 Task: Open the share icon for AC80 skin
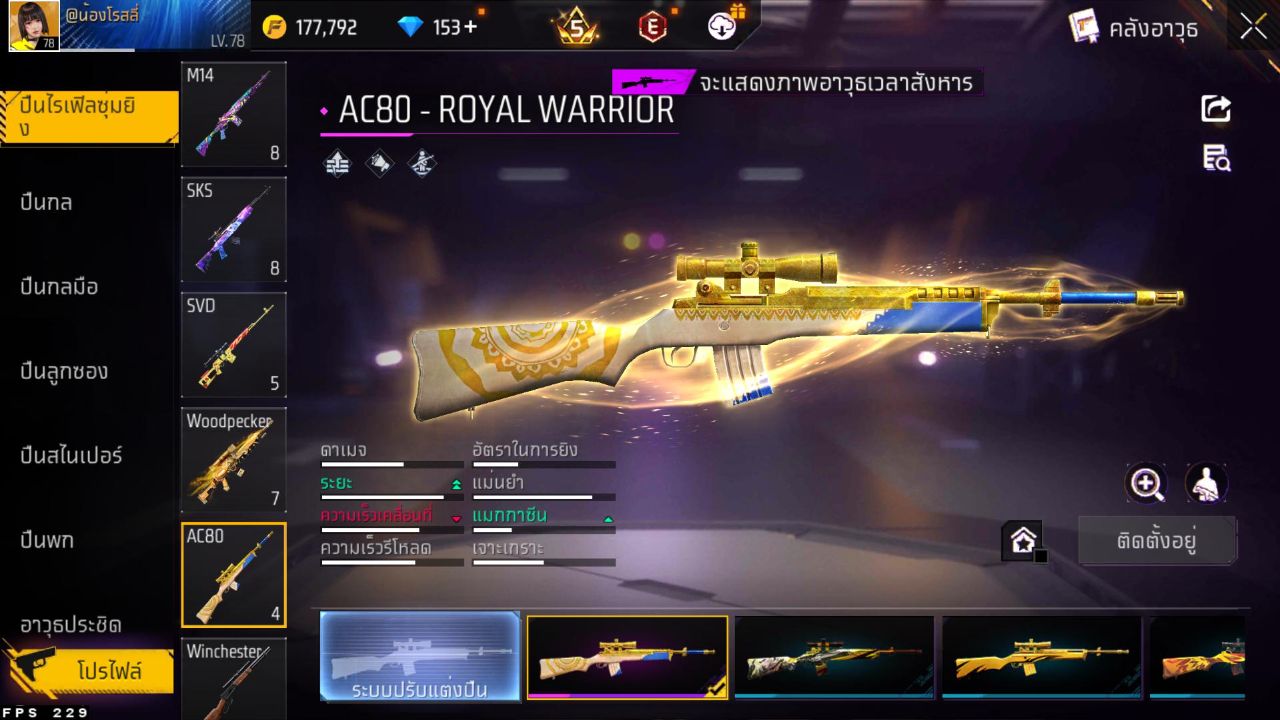(1215, 108)
